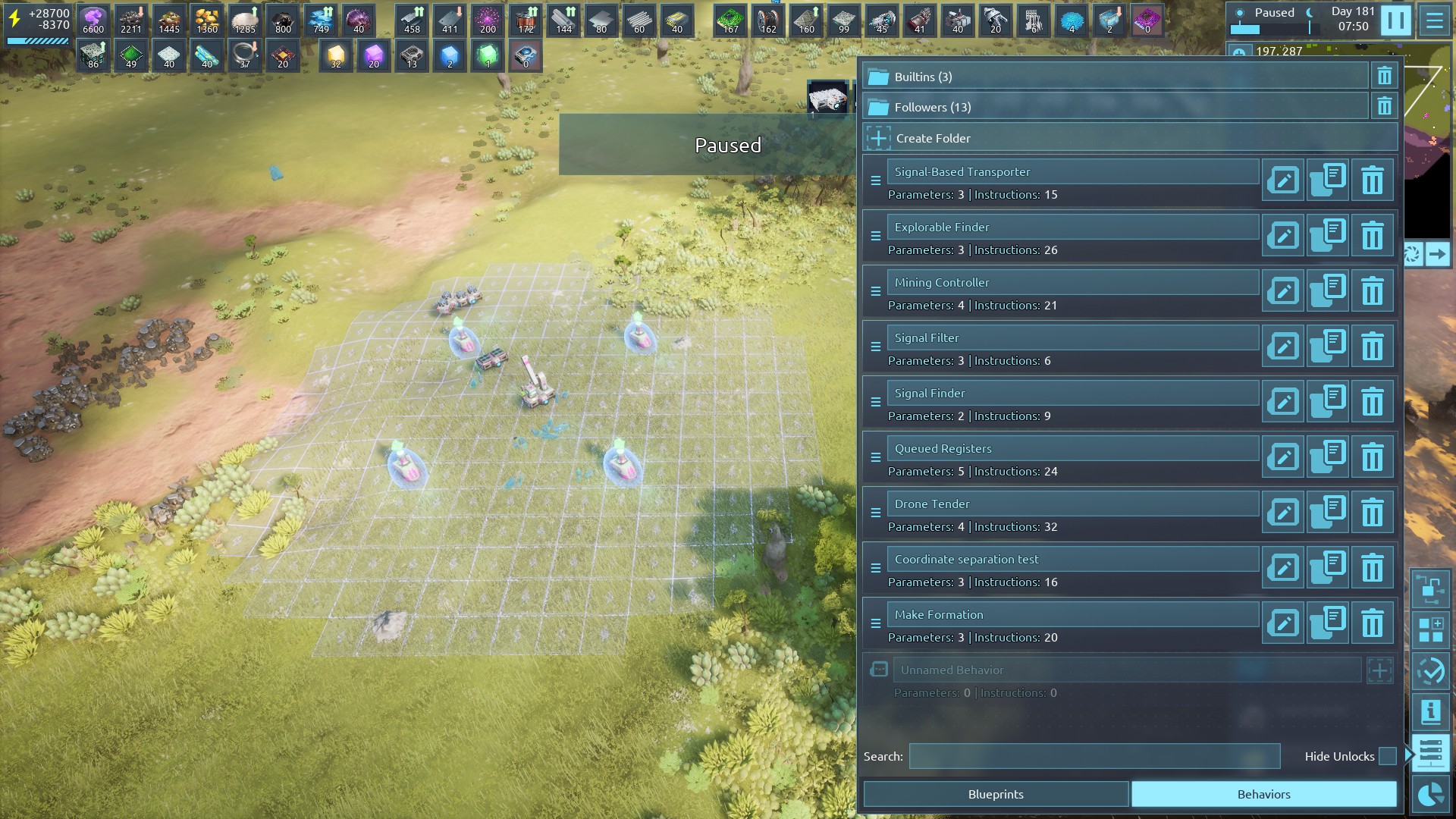Open the hamburger main menu
The width and height of the screenshot is (1456, 819).
point(1434,20)
